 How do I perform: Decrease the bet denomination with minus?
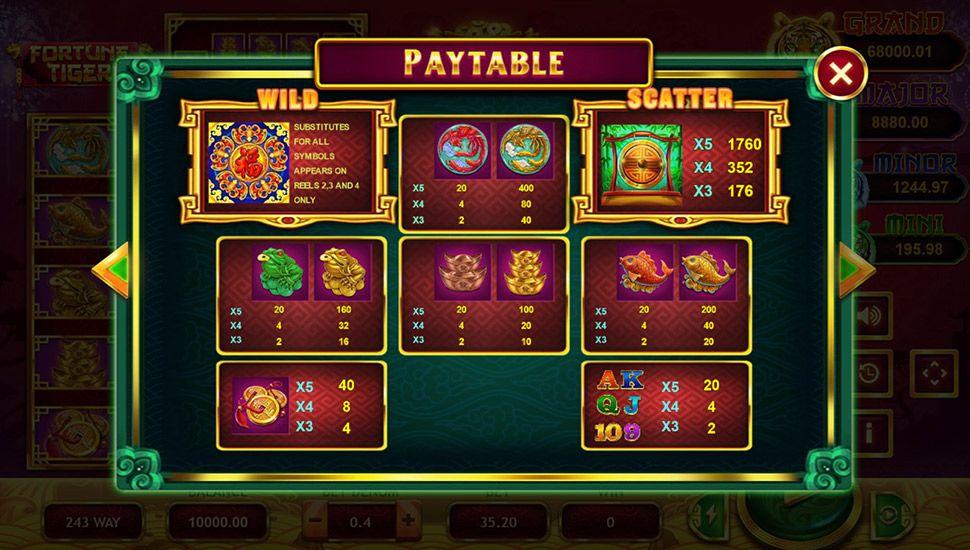316,520
